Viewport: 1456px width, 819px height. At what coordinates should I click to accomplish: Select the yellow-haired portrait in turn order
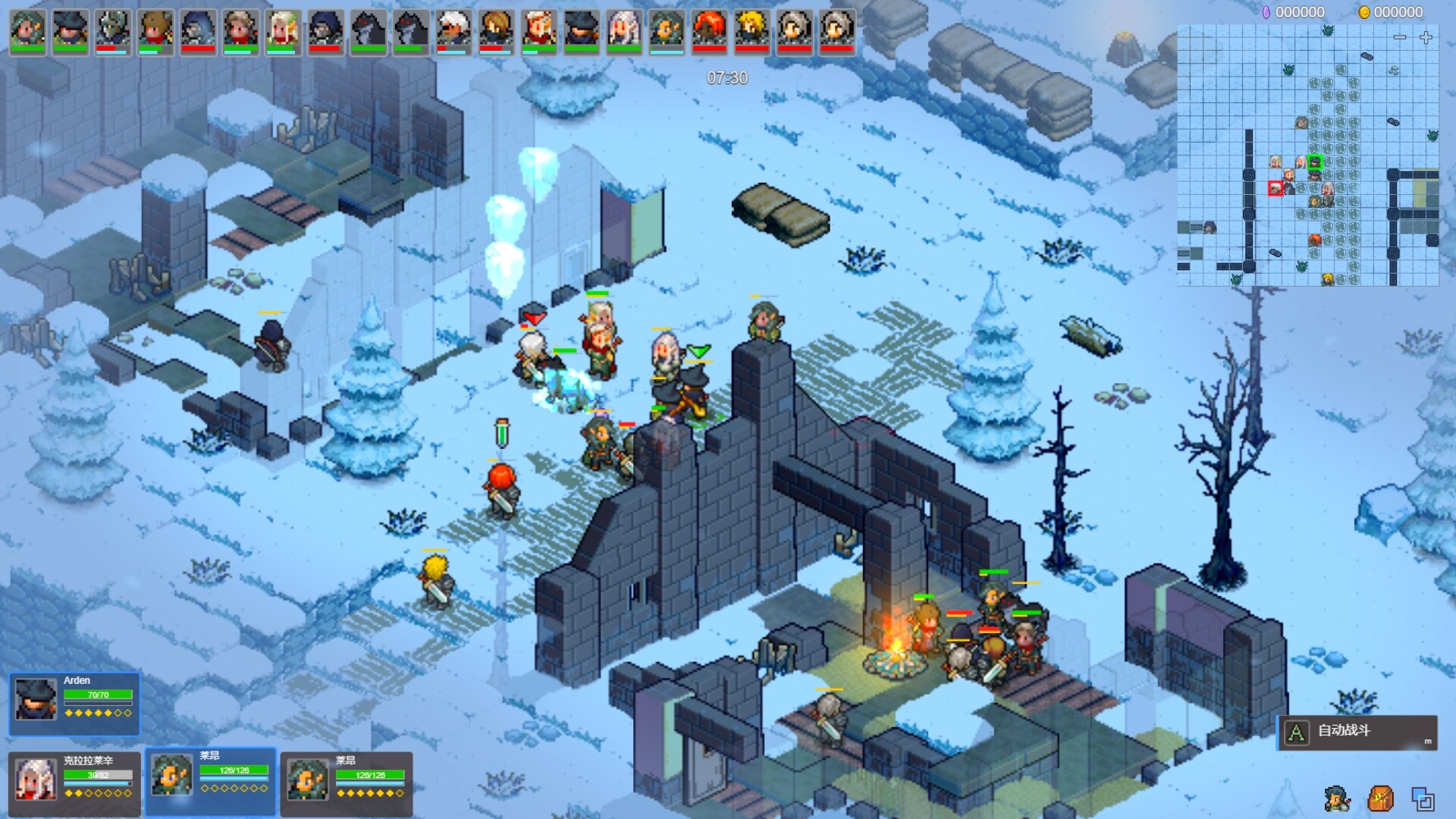[x=752, y=31]
